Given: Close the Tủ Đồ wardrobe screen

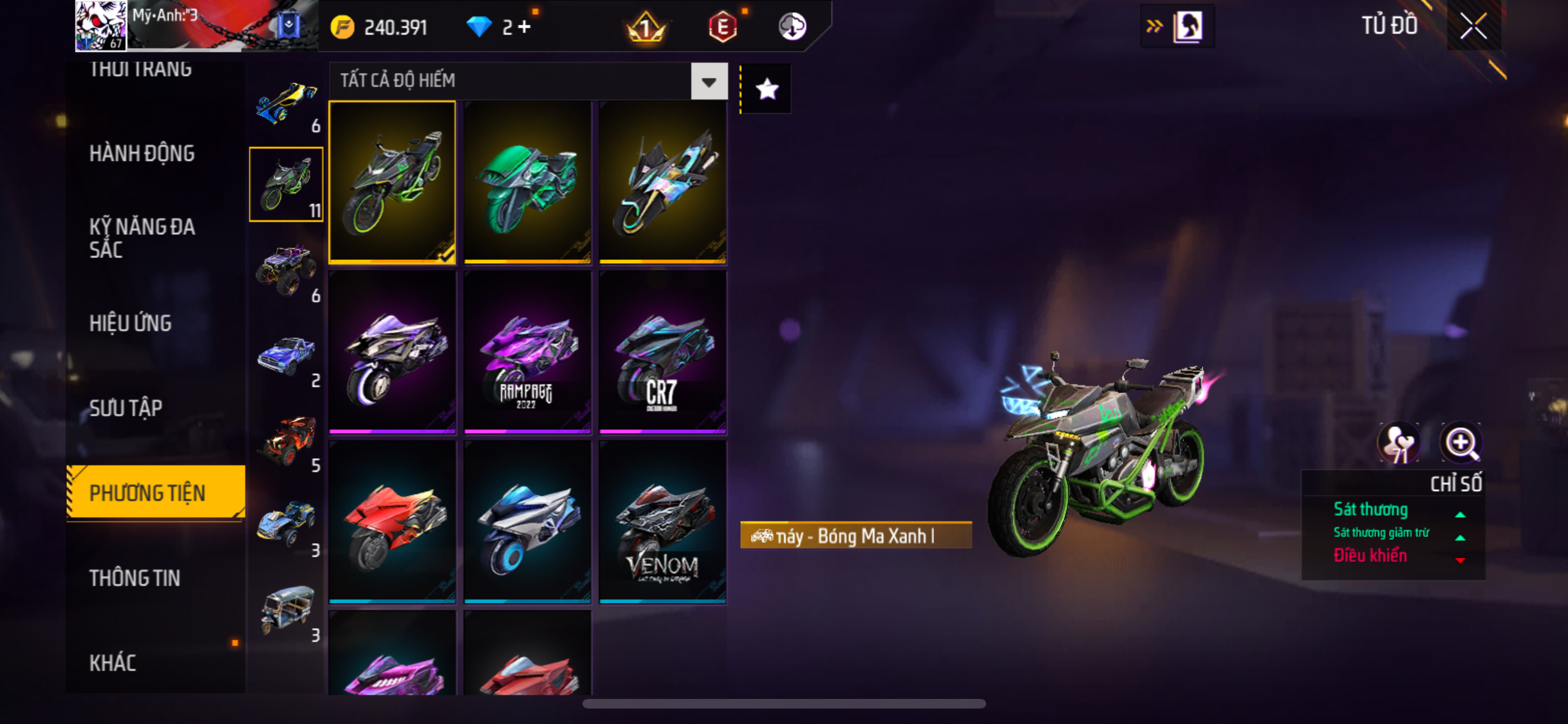Looking at the screenshot, I should point(1473,26).
